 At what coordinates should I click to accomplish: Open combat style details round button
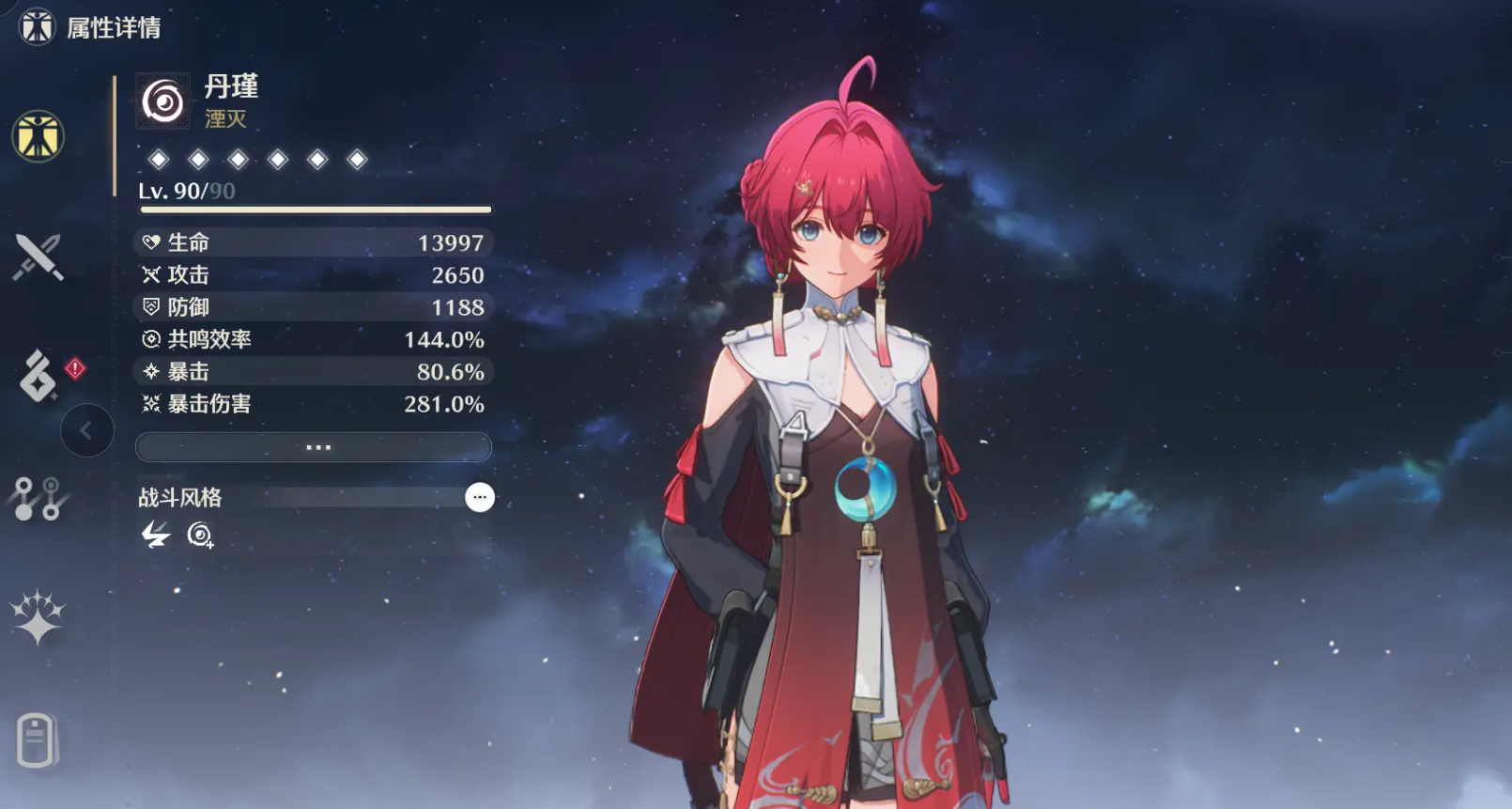(x=479, y=497)
